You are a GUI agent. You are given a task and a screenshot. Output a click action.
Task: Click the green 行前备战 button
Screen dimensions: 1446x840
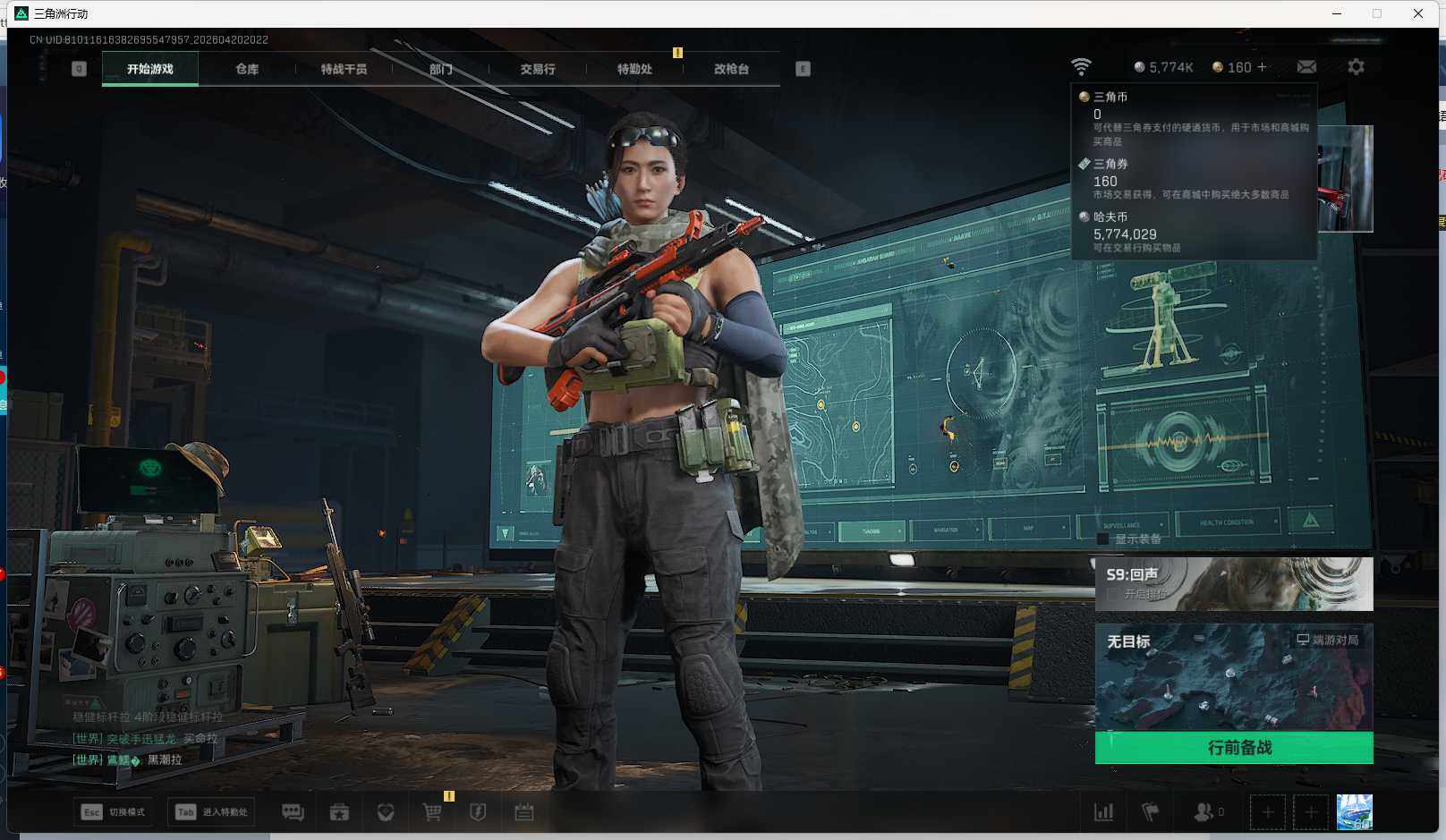pyautogui.click(x=1234, y=748)
